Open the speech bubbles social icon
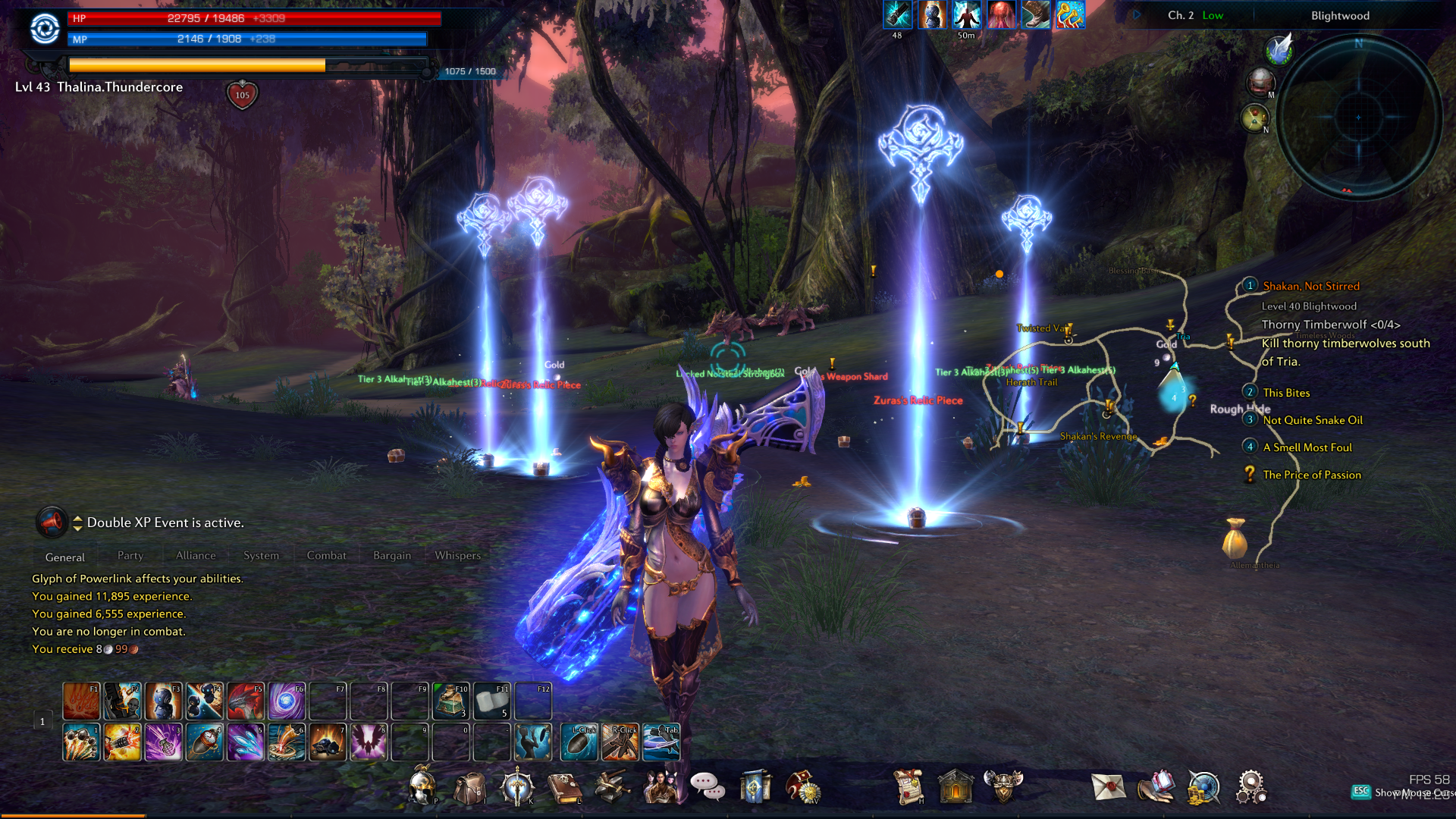 tap(708, 786)
